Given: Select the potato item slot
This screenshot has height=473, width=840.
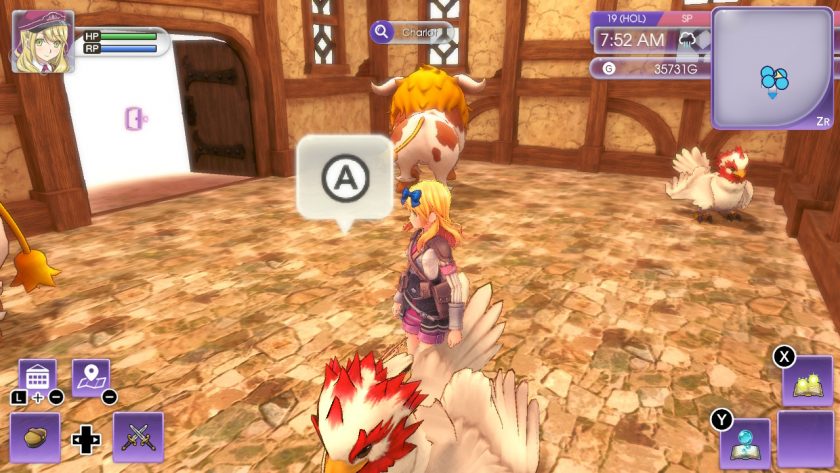Looking at the screenshot, I should point(35,437).
